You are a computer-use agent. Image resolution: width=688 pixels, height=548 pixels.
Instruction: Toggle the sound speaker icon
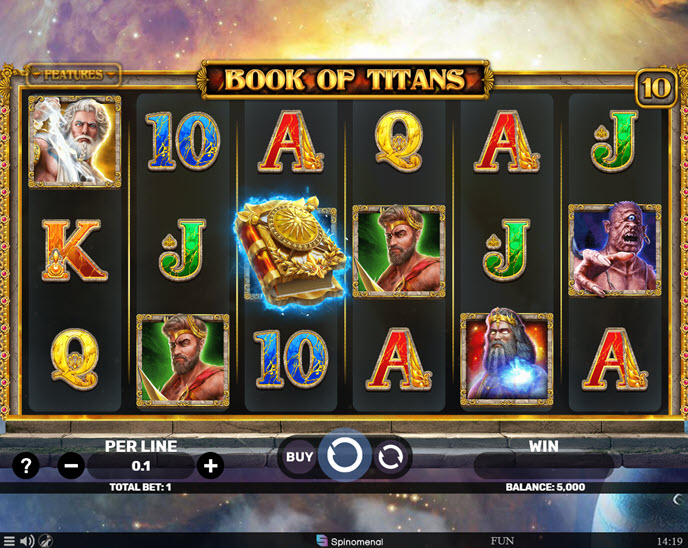click(27, 540)
